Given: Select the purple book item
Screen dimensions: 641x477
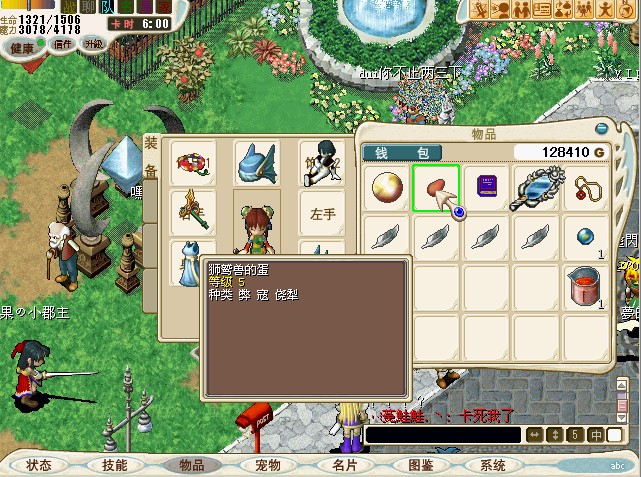Looking at the screenshot, I should pos(486,188).
